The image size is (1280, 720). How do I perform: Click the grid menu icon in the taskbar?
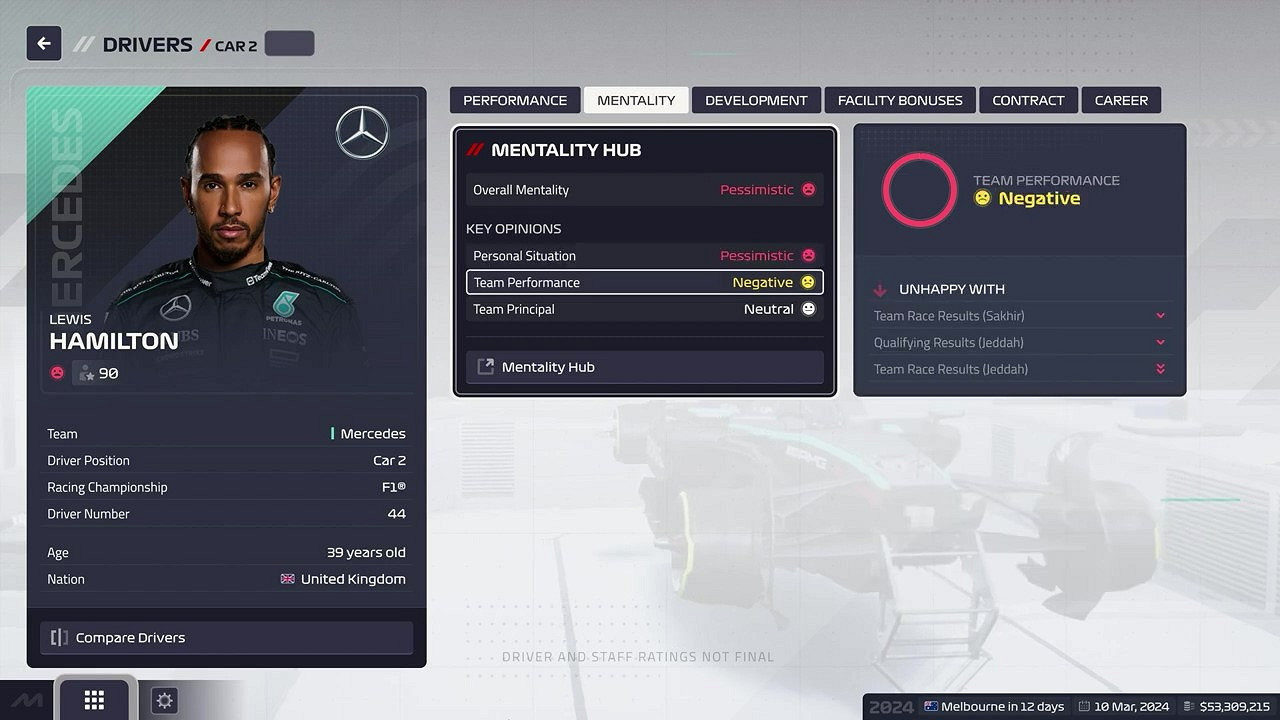click(x=95, y=700)
